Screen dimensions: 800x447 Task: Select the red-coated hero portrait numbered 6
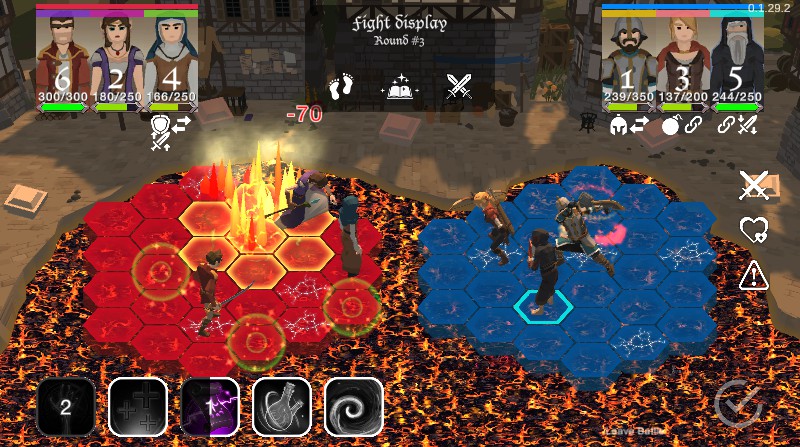click(63, 60)
